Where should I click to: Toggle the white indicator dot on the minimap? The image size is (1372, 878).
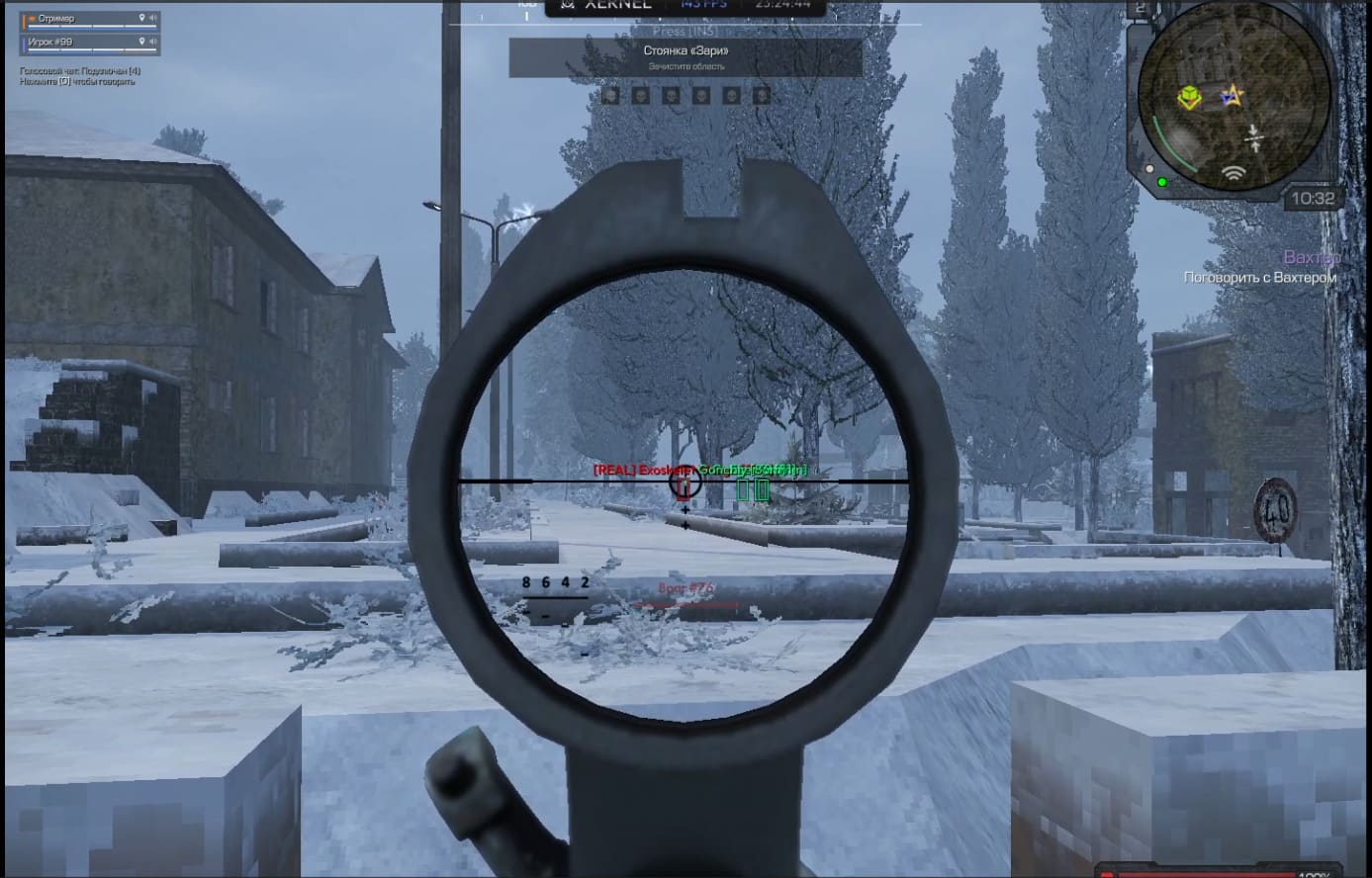[1149, 169]
